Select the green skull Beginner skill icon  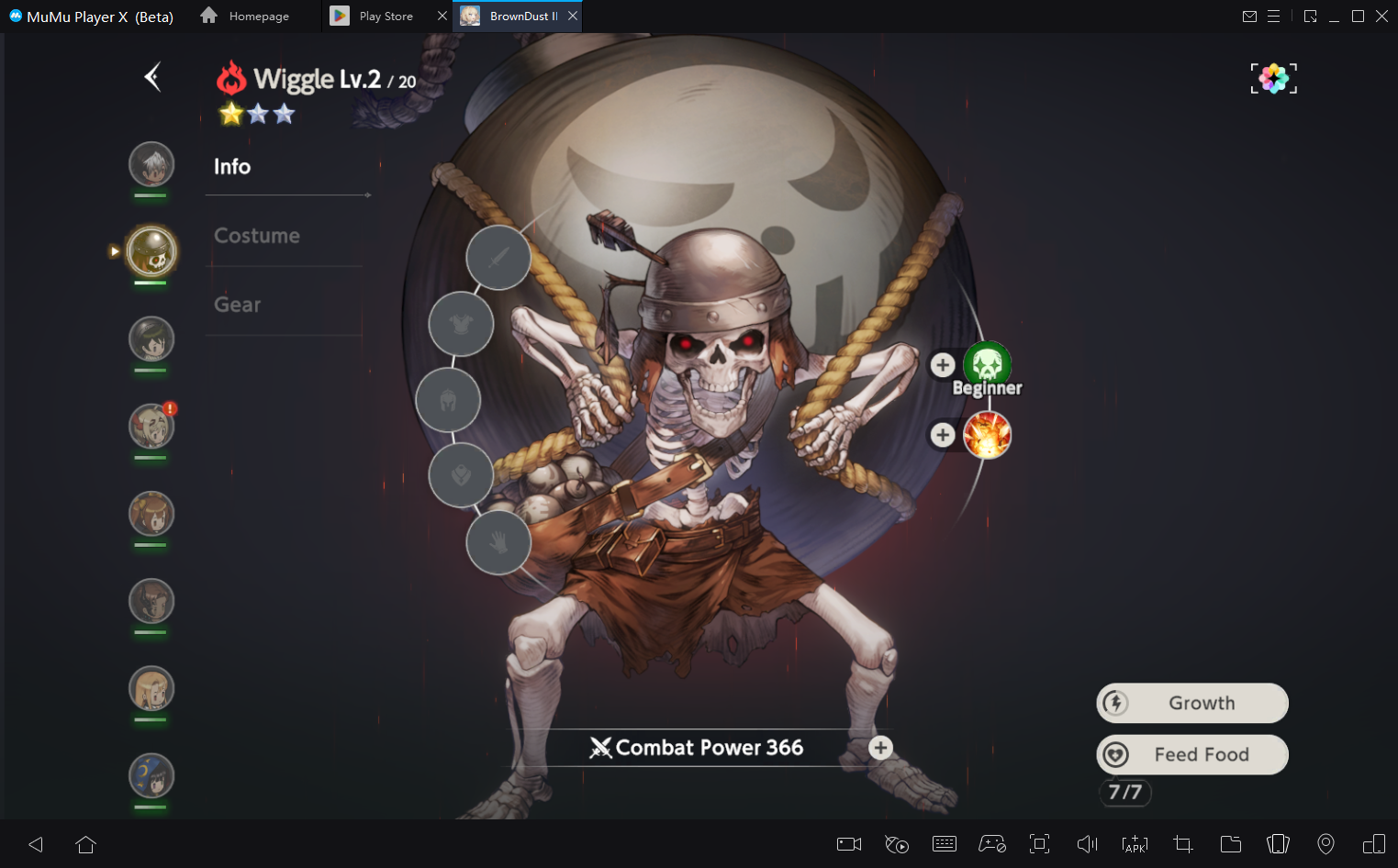pos(987,364)
